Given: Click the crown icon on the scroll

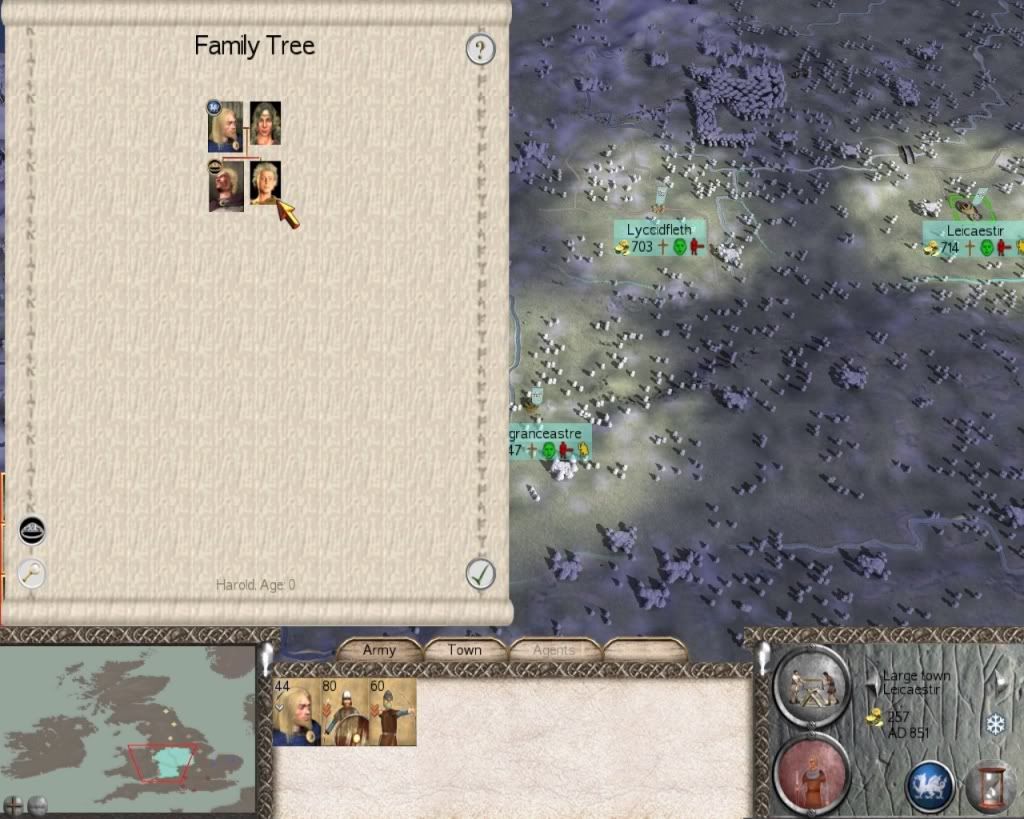Looking at the screenshot, I should click(x=33, y=530).
